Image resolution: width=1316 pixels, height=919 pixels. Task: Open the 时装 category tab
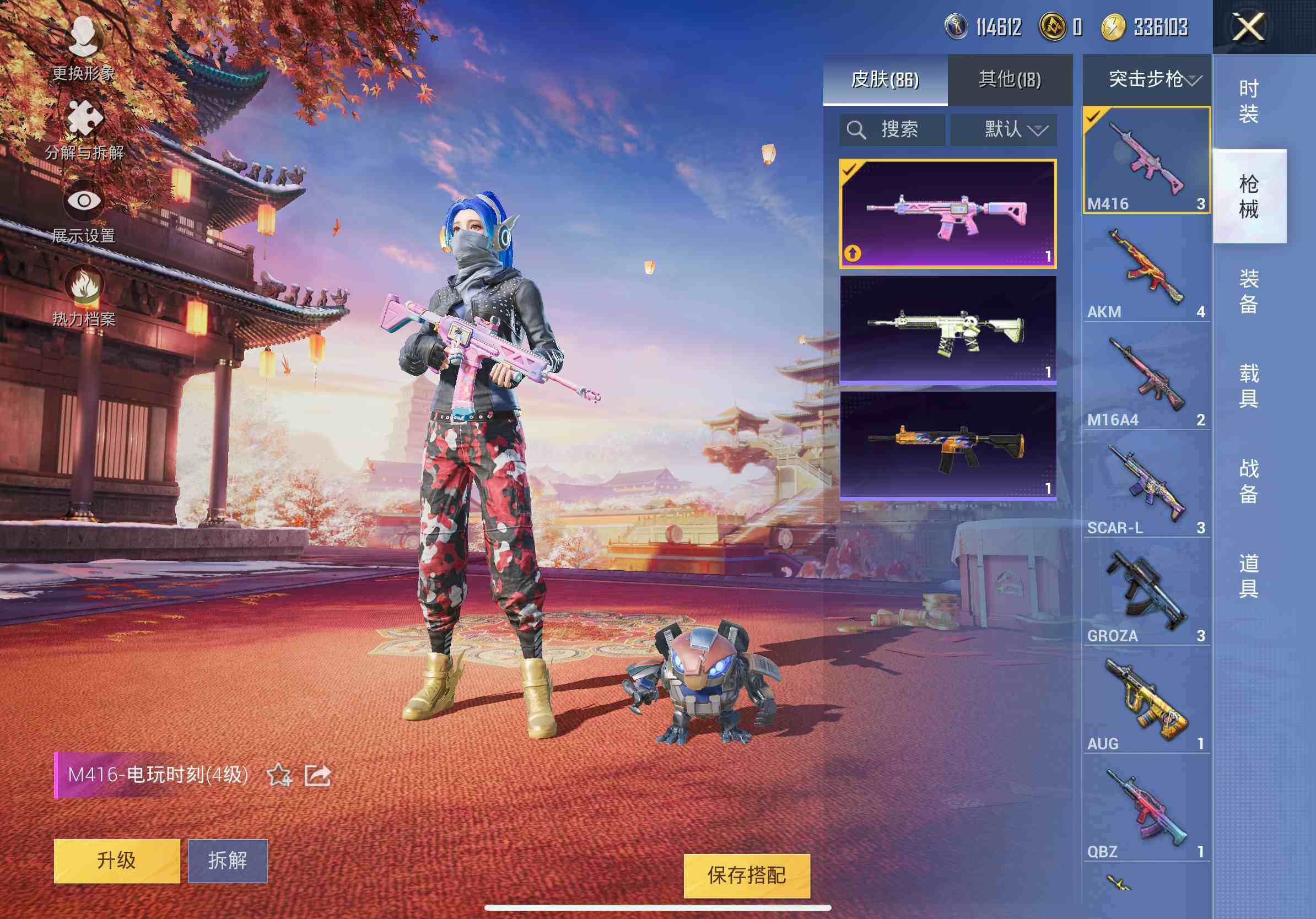[1248, 101]
